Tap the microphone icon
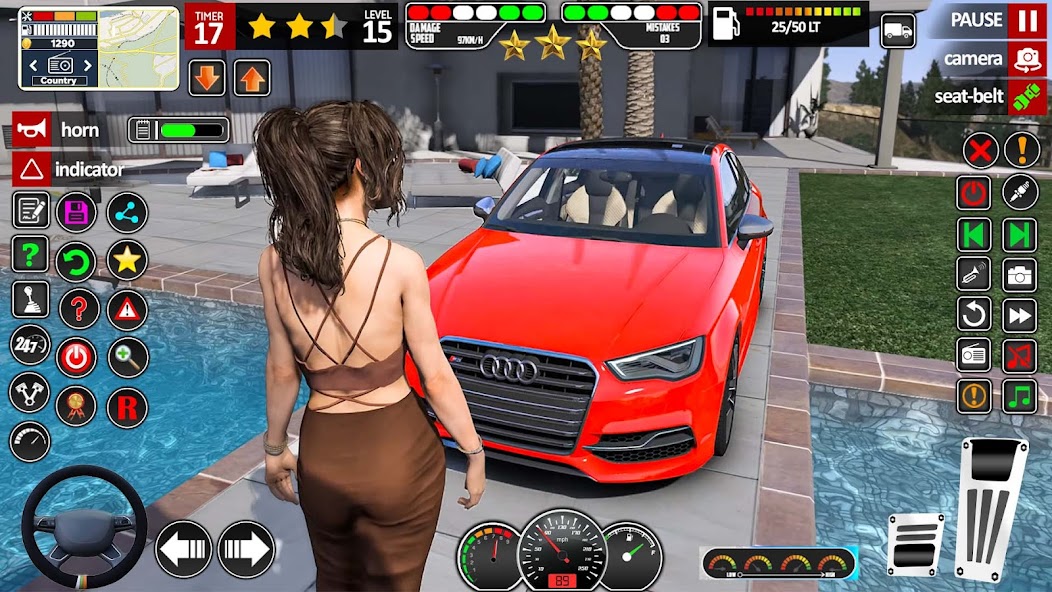This screenshot has width=1052, height=592. point(1021,192)
